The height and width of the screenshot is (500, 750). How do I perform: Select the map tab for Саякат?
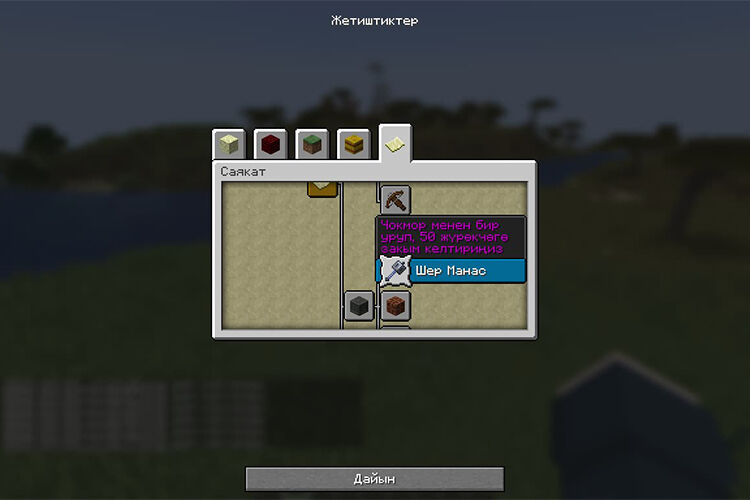(395, 144)
